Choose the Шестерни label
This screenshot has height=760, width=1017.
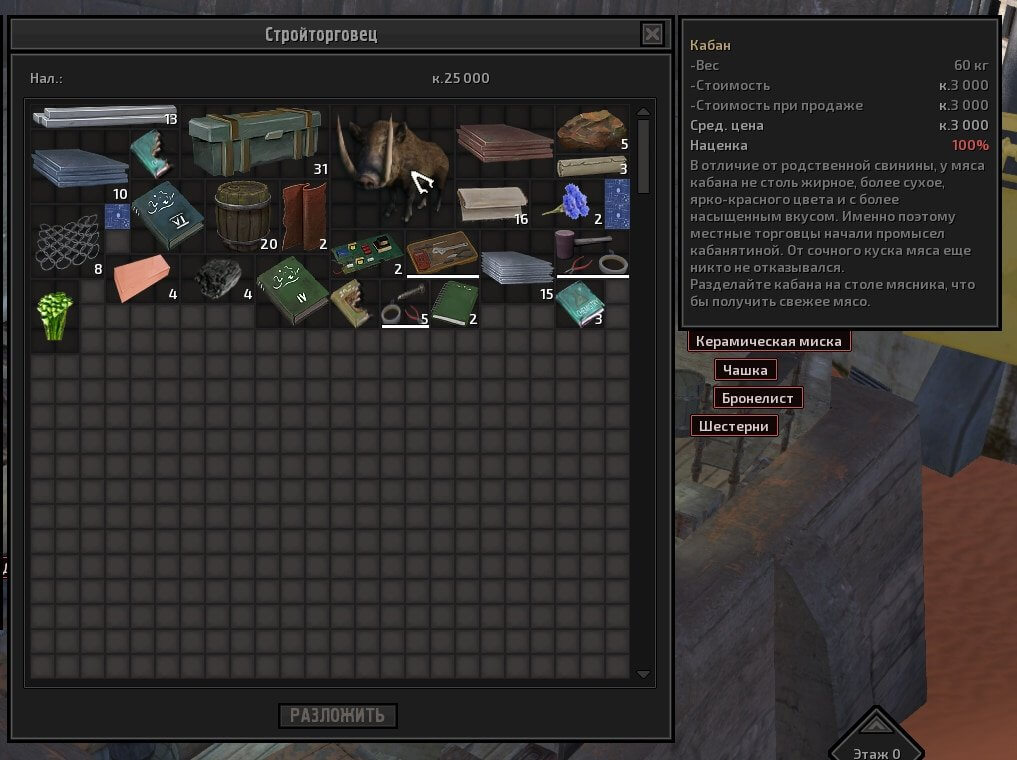(x=734, y=426)
